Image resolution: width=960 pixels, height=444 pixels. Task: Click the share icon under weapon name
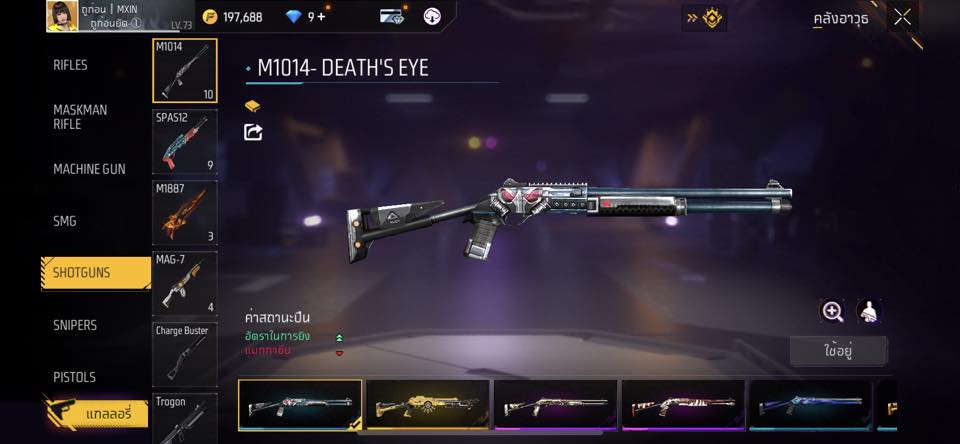click(253, 132)
